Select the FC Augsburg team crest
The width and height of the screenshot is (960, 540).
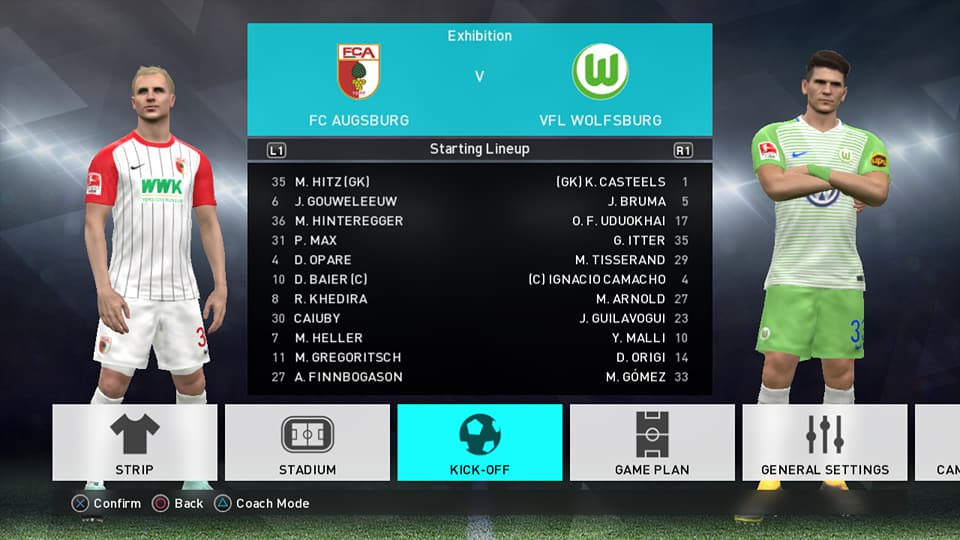coord(358,72)
